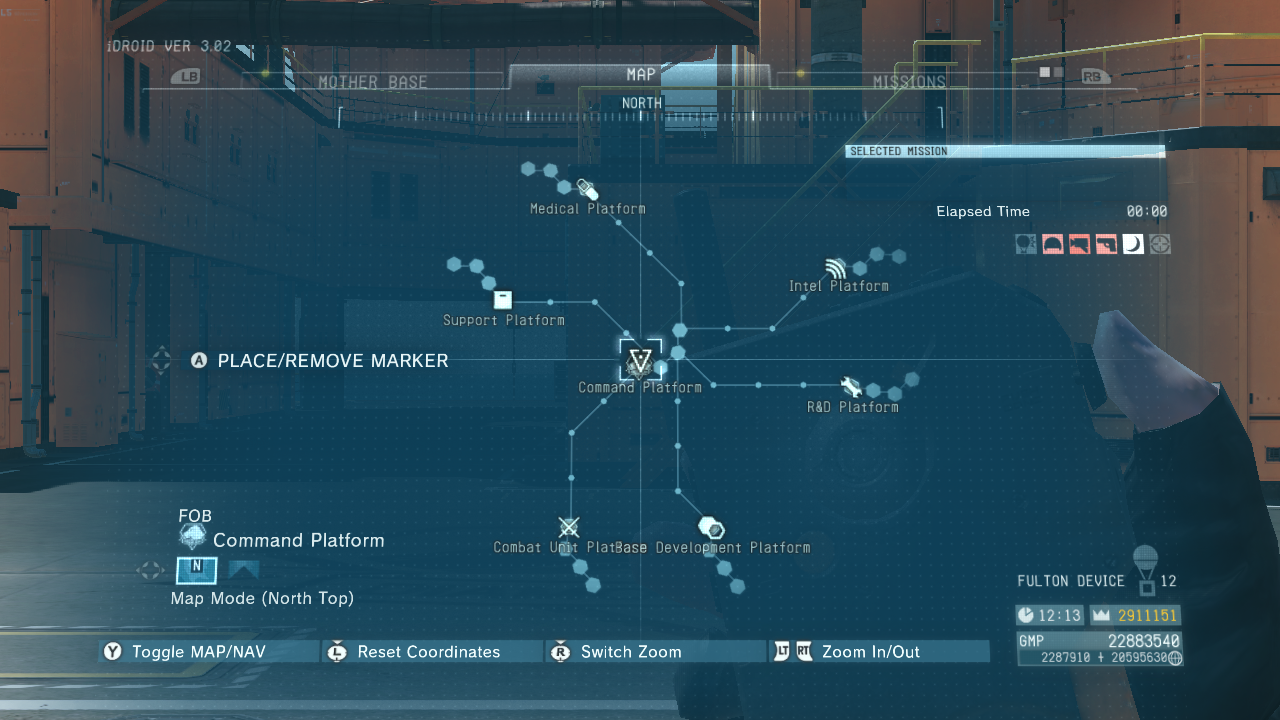Screen dimensions: 1280x720
Task: Select the crescent moon mission condition icon
Action: (1133, 243)
